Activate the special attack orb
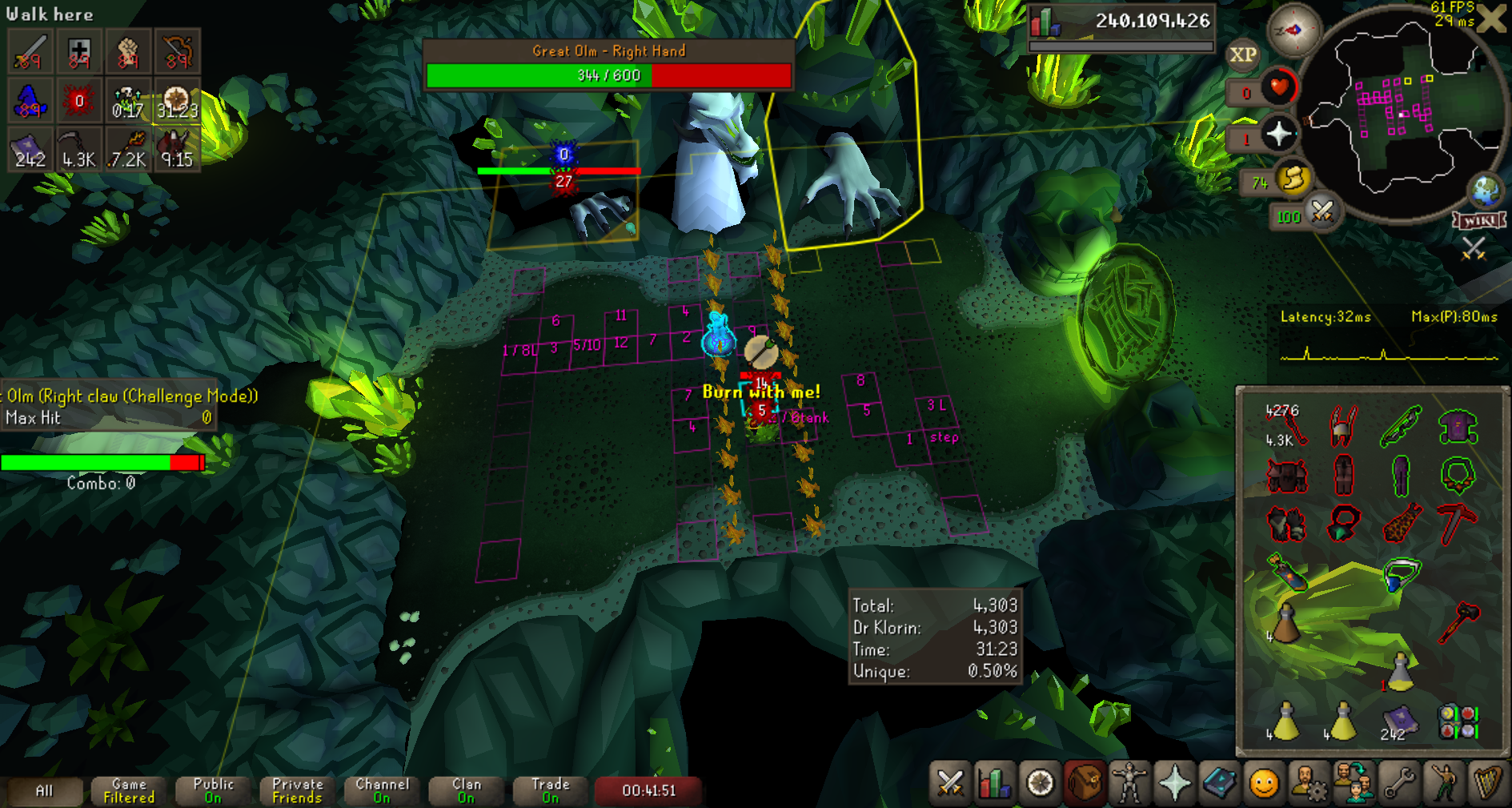Screen dimensions: 1512x808 [x=1322, y=213]
